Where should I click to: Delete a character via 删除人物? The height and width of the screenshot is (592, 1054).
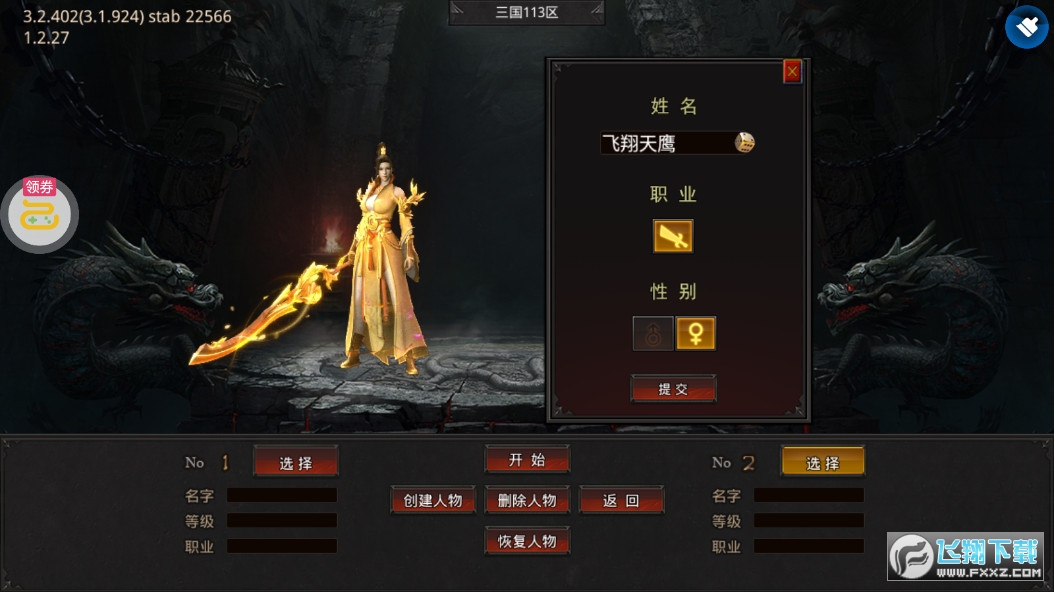[527, 500]
